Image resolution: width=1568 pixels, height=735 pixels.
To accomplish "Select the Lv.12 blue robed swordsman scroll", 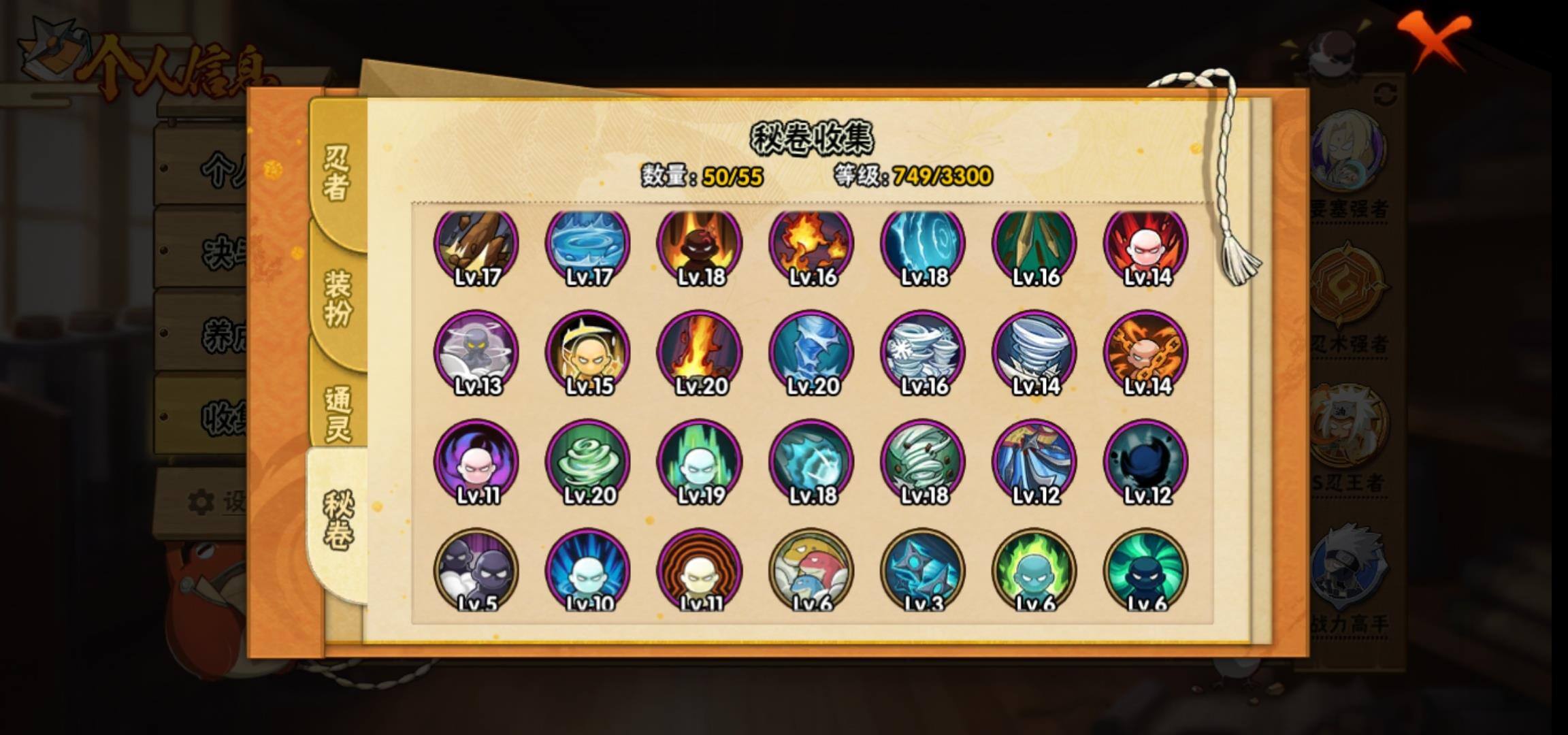I will (x=1034, y=462).
